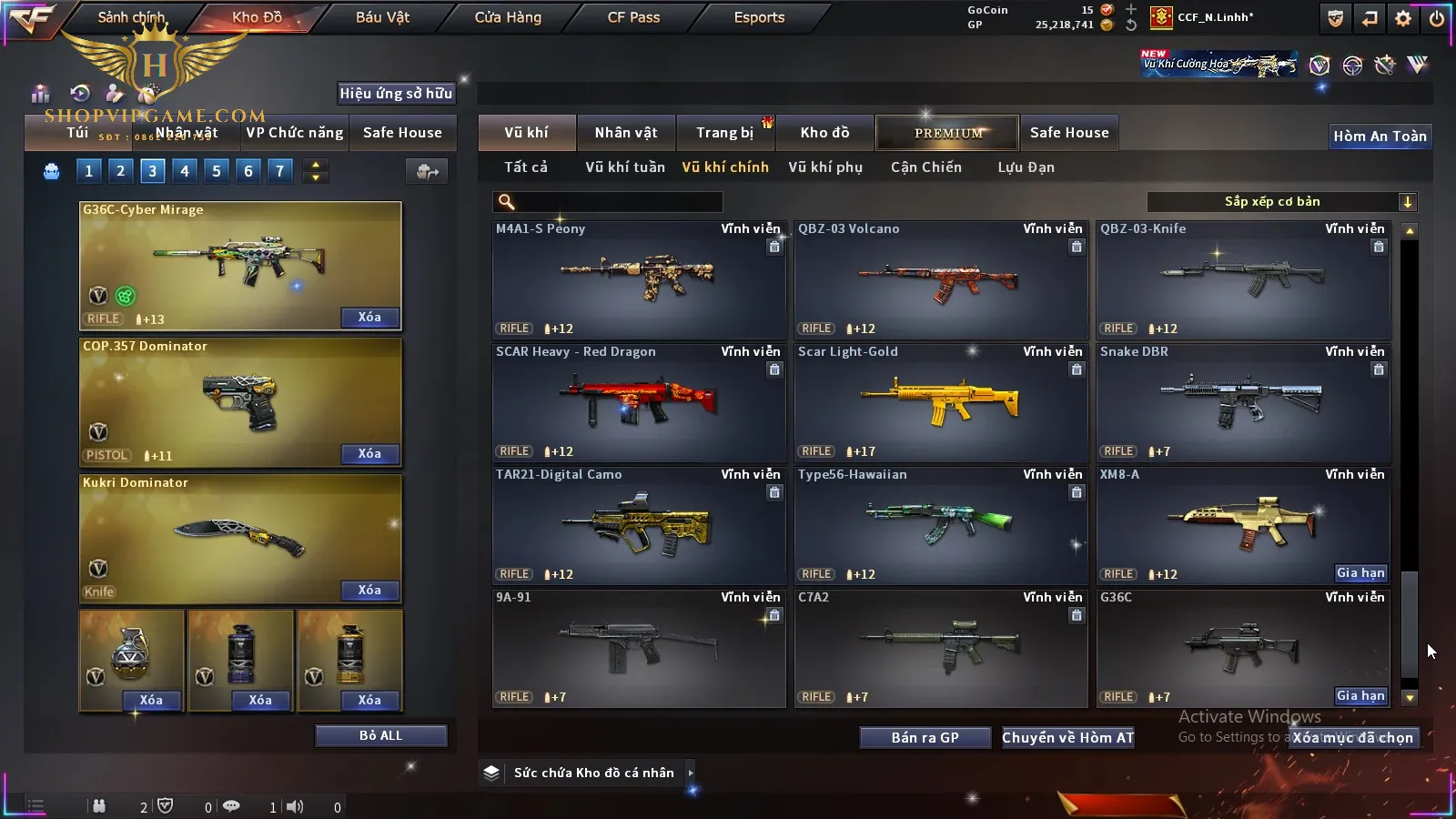Move item with Chuyển về Hòm AT
This screenshot has height=819, width=1456.
point(1067,738)
